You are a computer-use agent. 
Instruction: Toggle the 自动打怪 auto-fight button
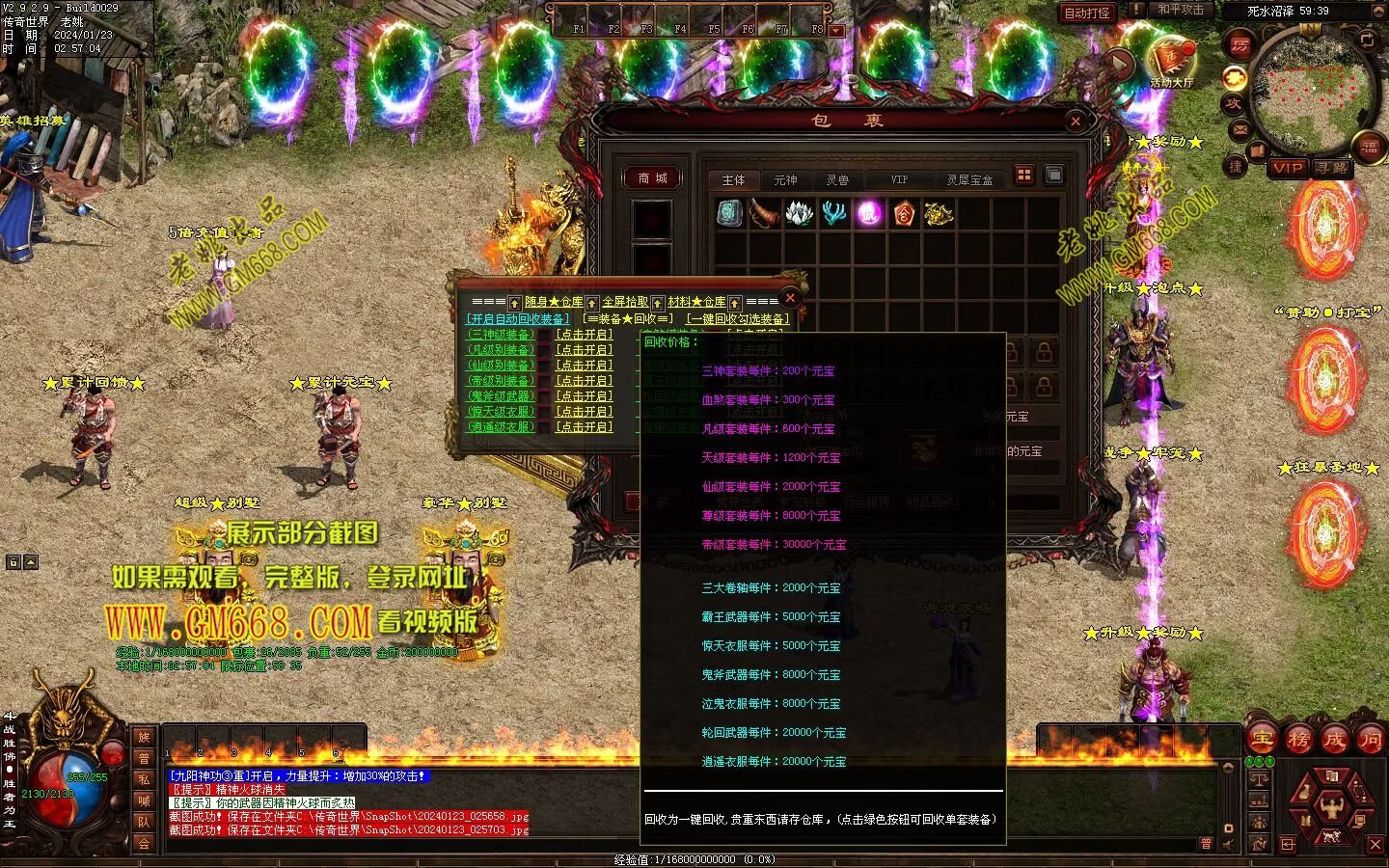1087,13
